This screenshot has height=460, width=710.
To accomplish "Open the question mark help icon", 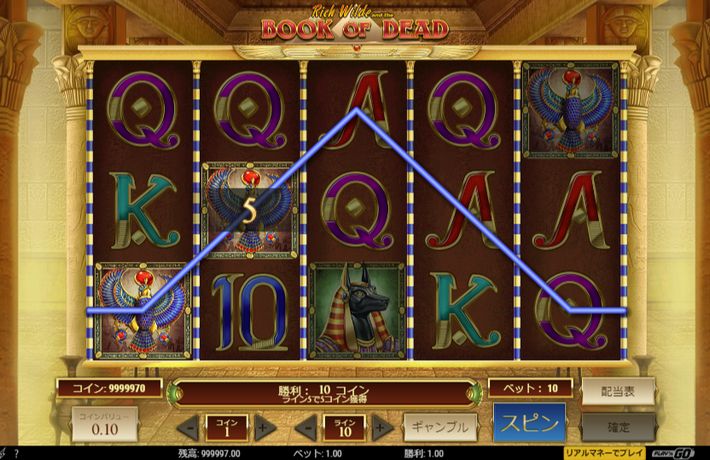I will (16, 453).
